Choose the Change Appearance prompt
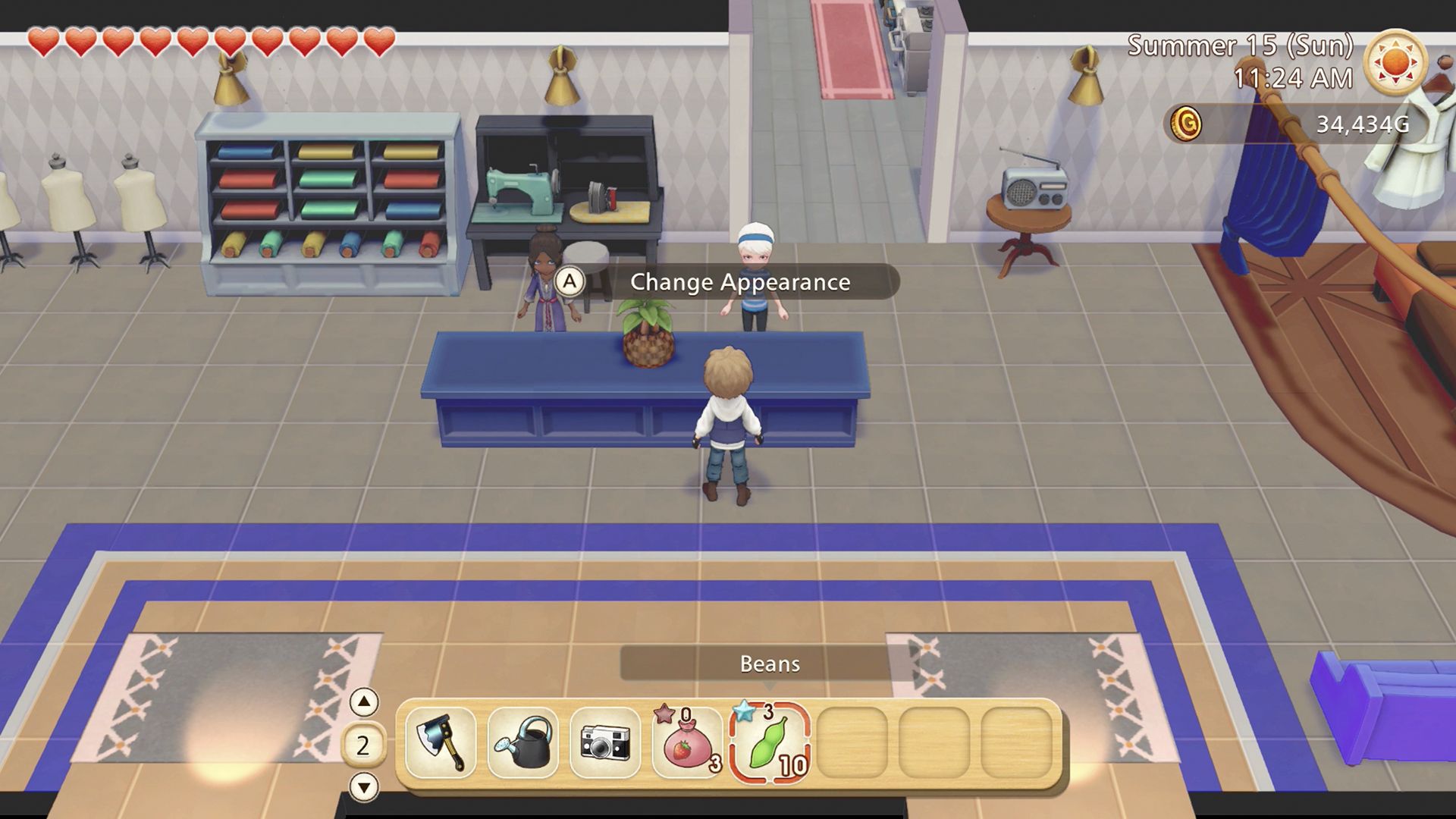The height and width of the screenshot is (819, 1456). pyautogui.click(x=726, y=282)
